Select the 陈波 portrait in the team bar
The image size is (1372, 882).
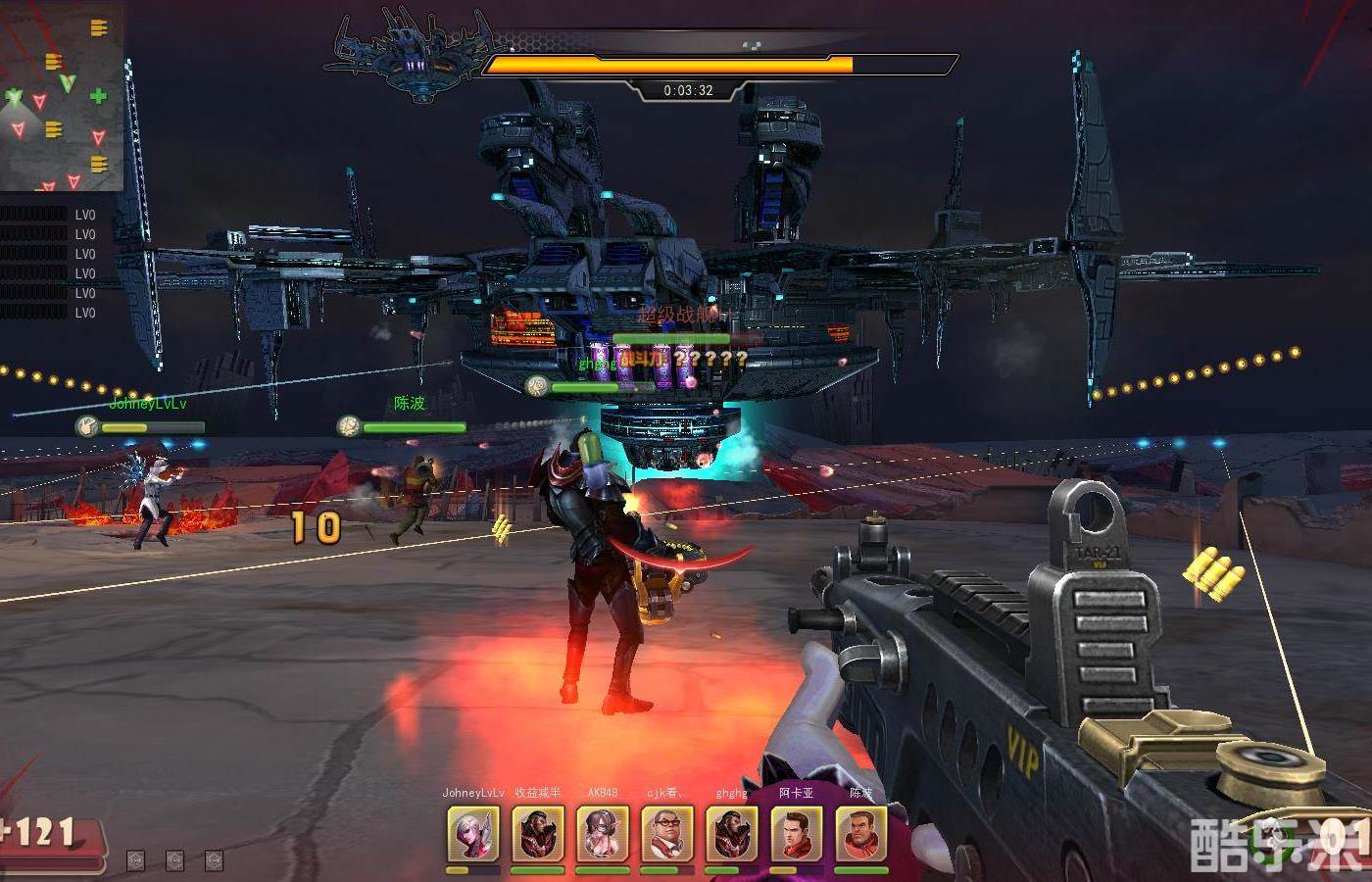[860, 834]
